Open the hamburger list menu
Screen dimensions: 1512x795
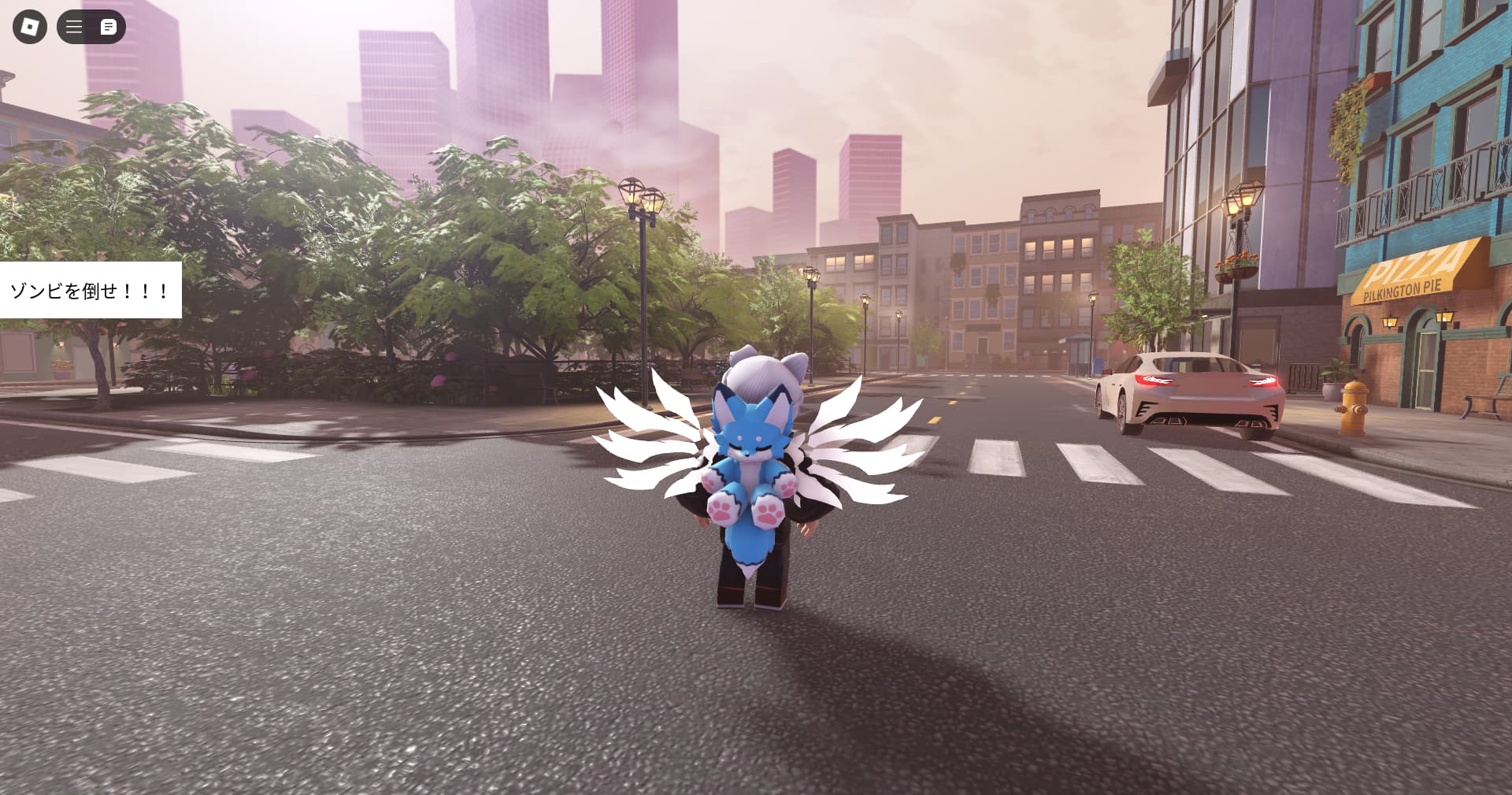coord(74,27)
